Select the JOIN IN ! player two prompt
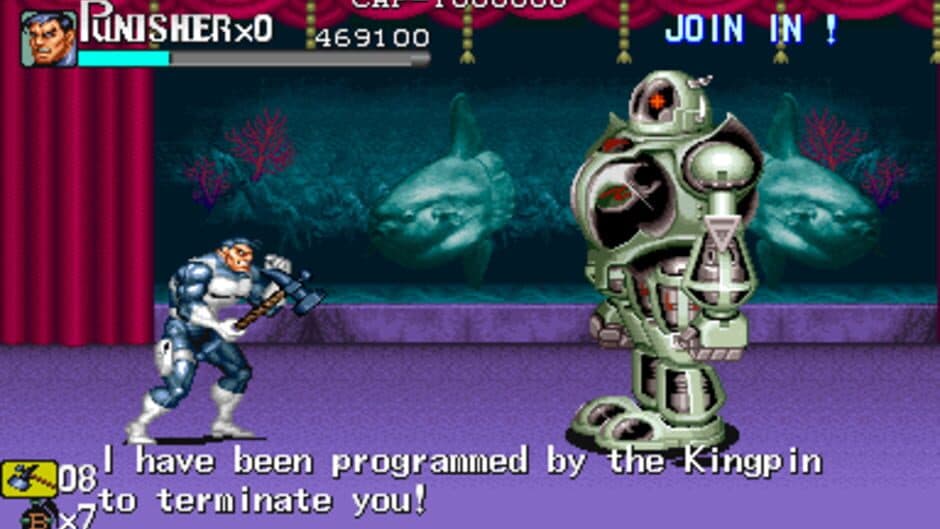Image resolution: width=940 pixels, height=529 pixels. (x=752, y=30)
